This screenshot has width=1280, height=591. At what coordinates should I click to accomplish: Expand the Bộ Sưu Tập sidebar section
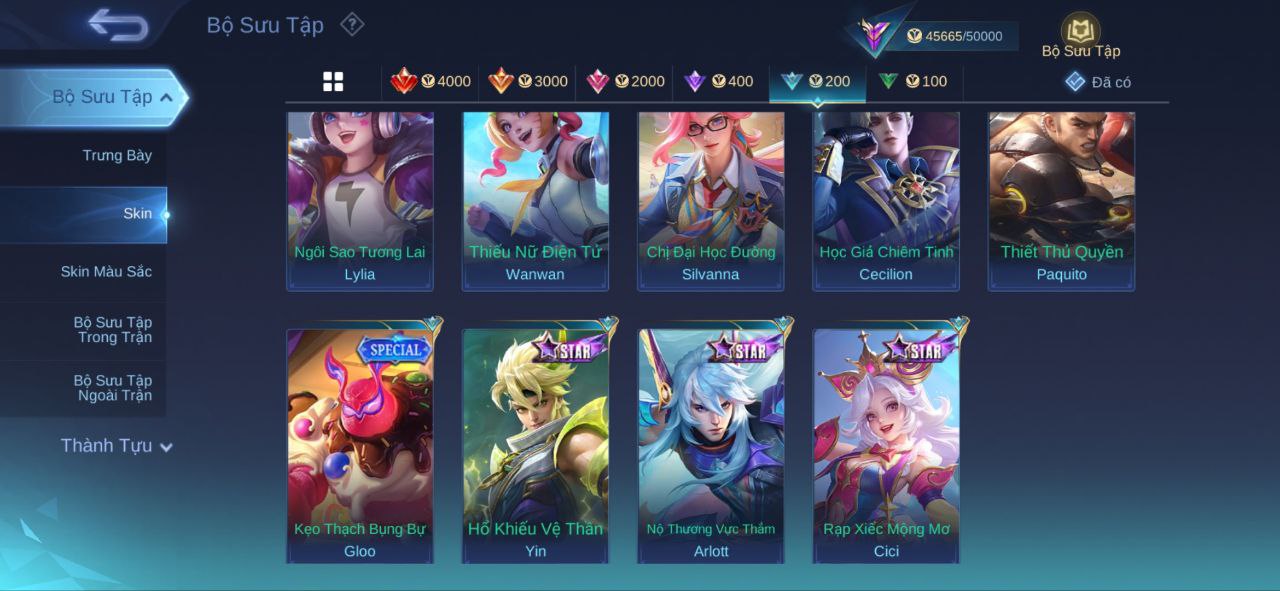click(x=112, y=97)
